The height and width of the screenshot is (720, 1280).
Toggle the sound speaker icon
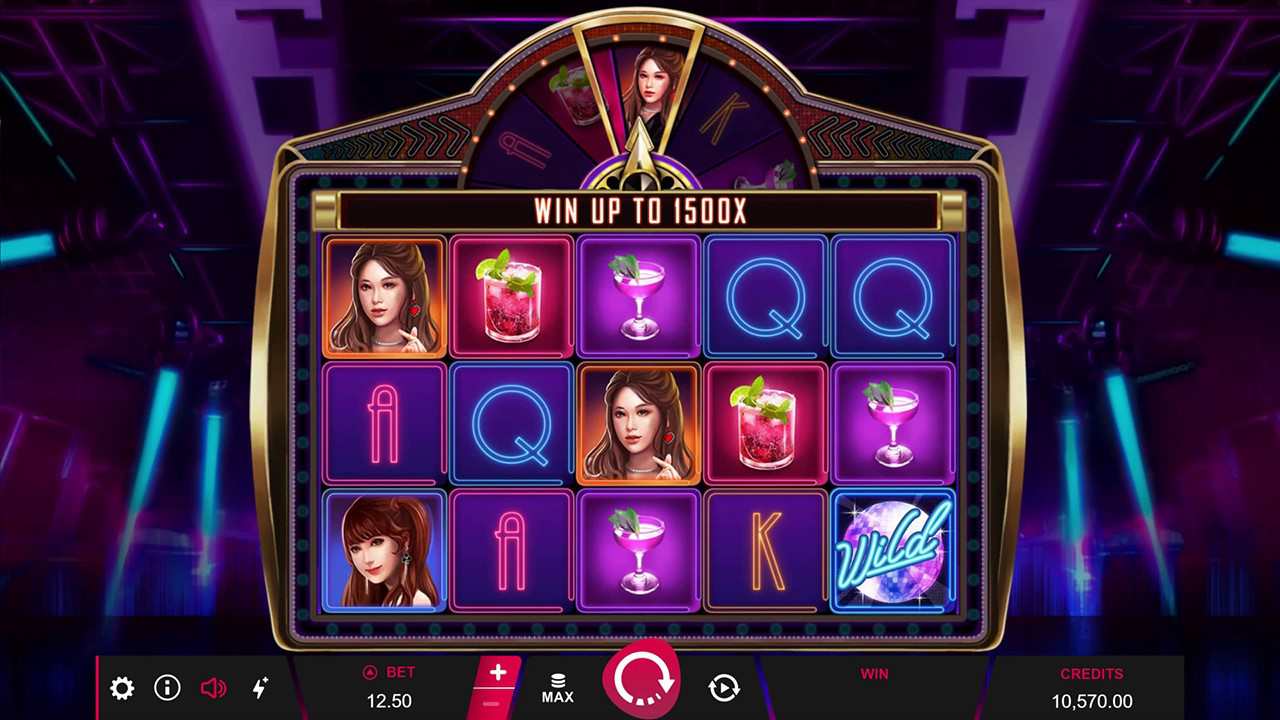(213, 688)
